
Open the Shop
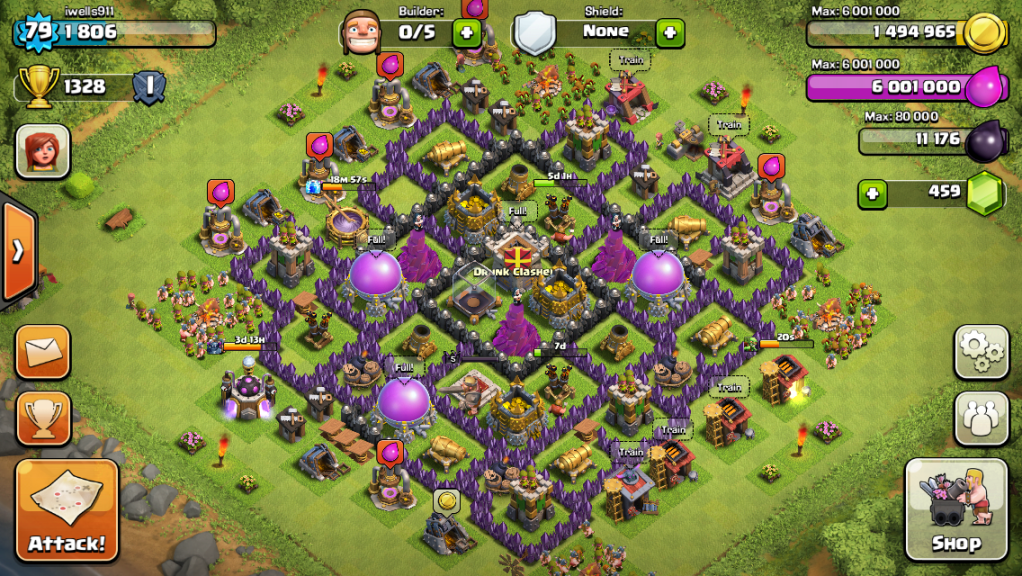[955, 509]
